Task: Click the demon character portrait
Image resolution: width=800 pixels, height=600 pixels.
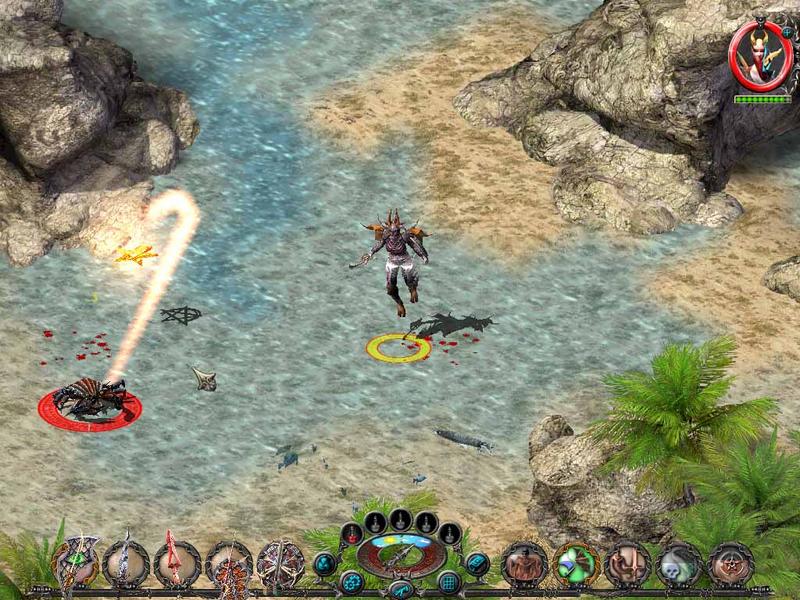Action: coord(760,55)
